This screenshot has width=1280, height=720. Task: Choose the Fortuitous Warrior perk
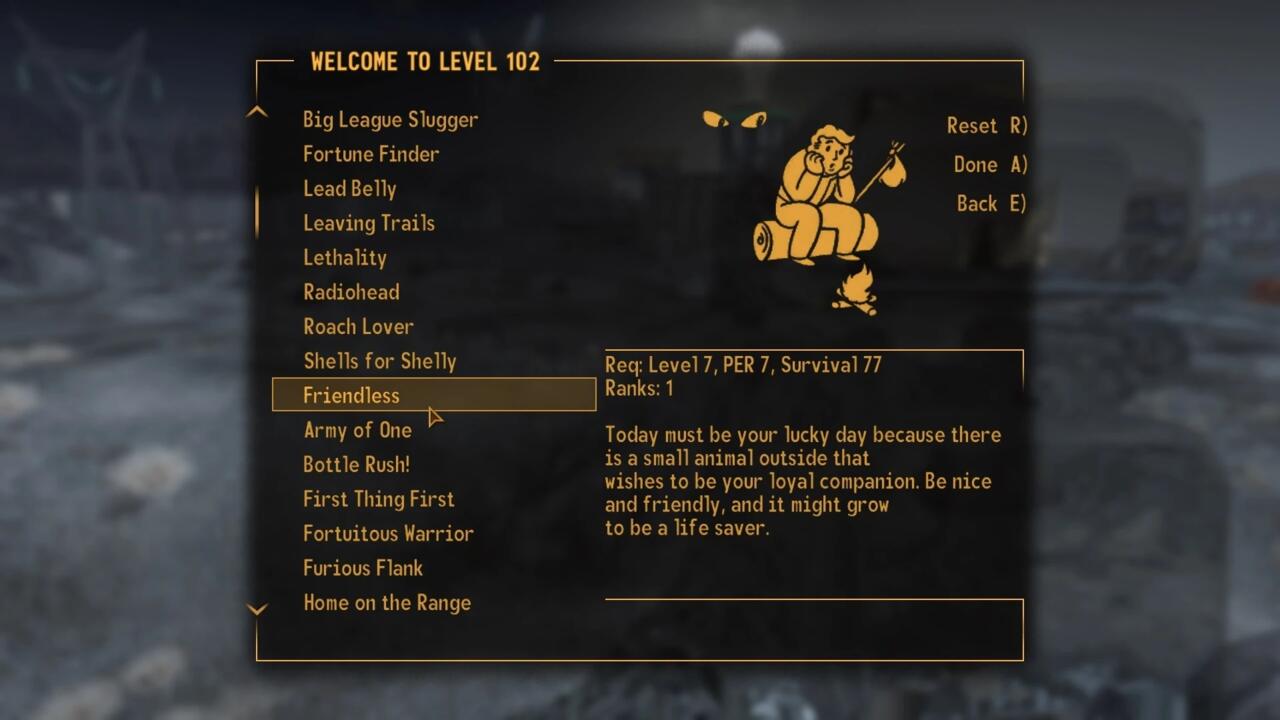(x=388, y=534)
